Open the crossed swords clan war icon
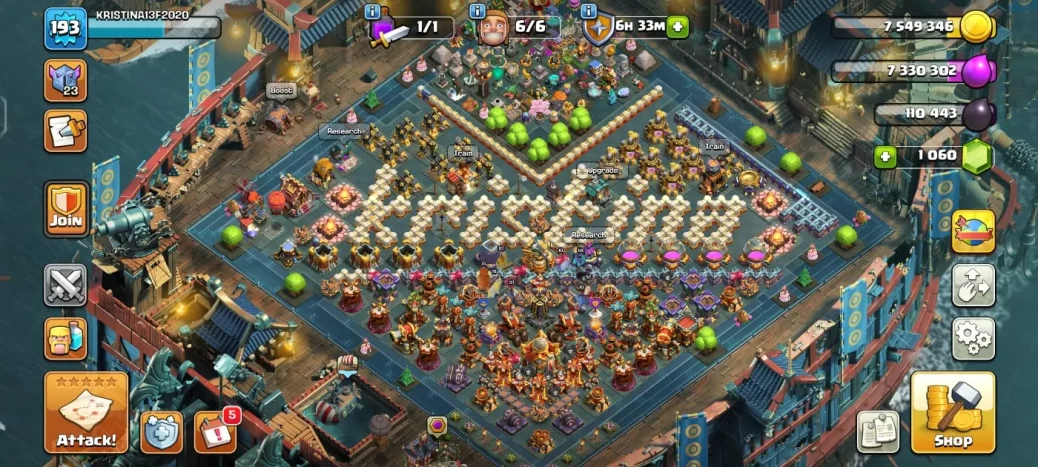 pos(66,285)
